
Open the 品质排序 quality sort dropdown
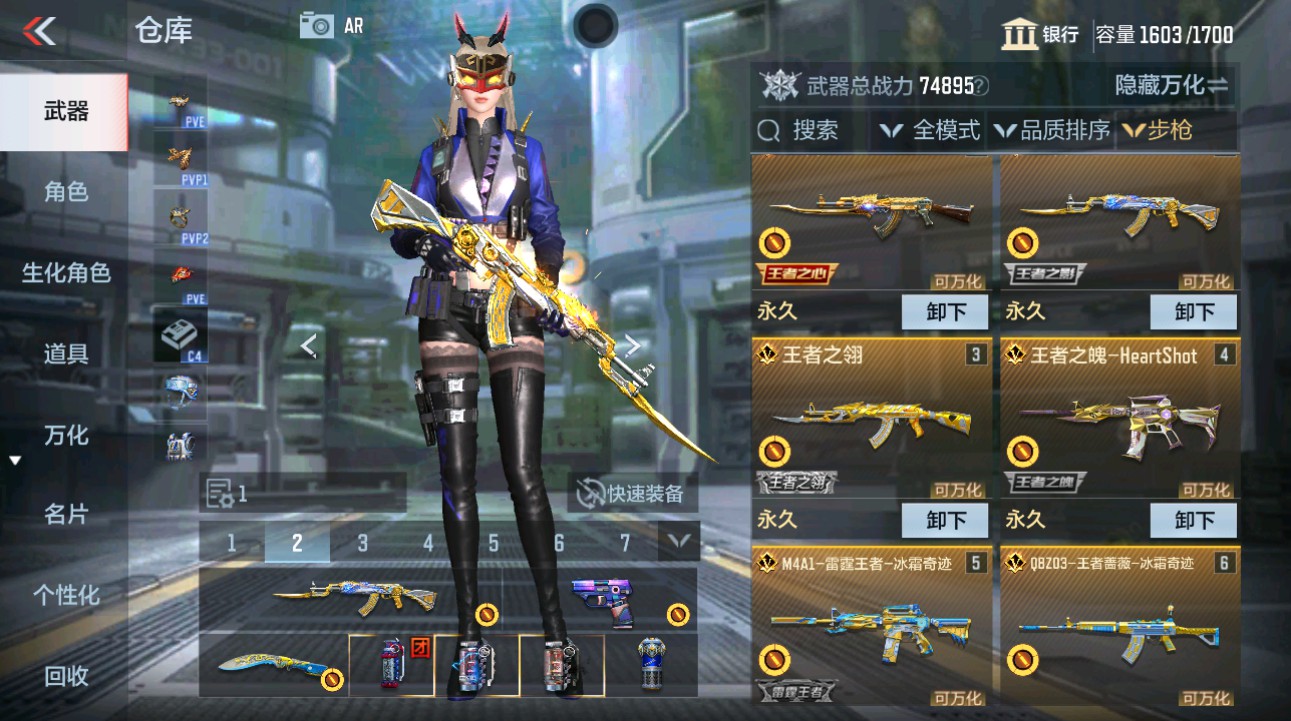[1060, 130]
